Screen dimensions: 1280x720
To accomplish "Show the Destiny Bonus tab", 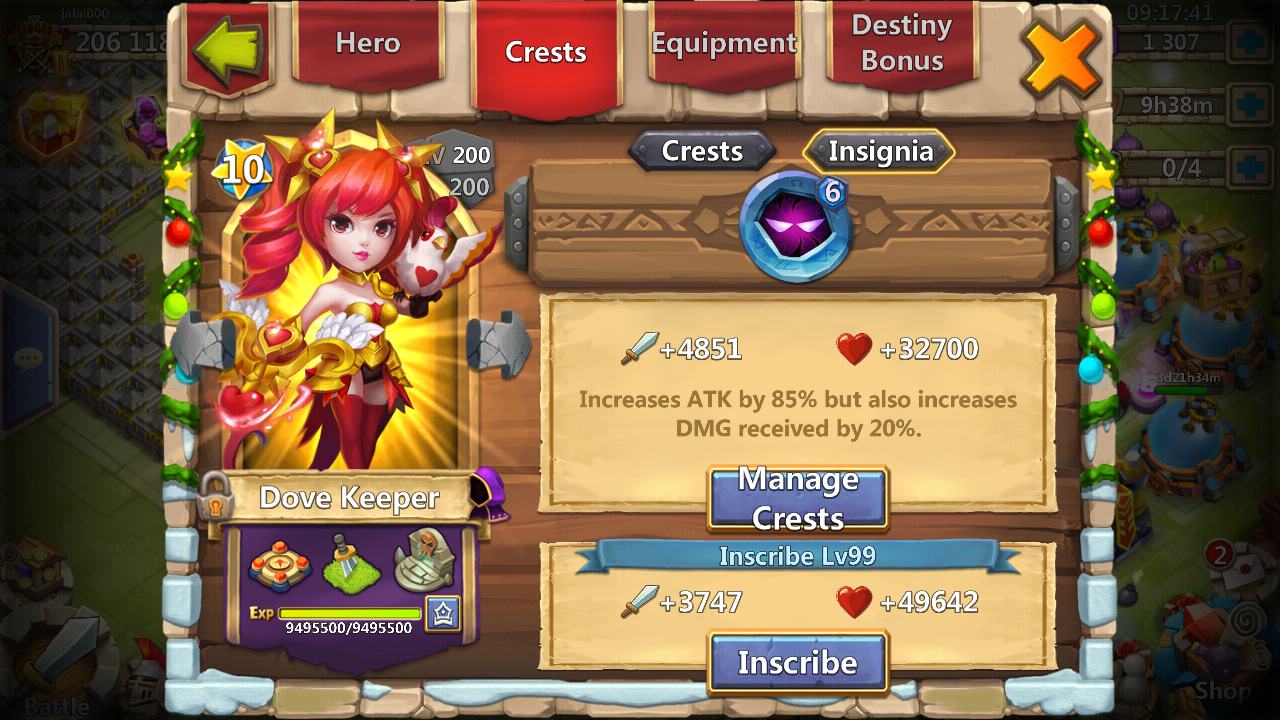I will point(901,44).
